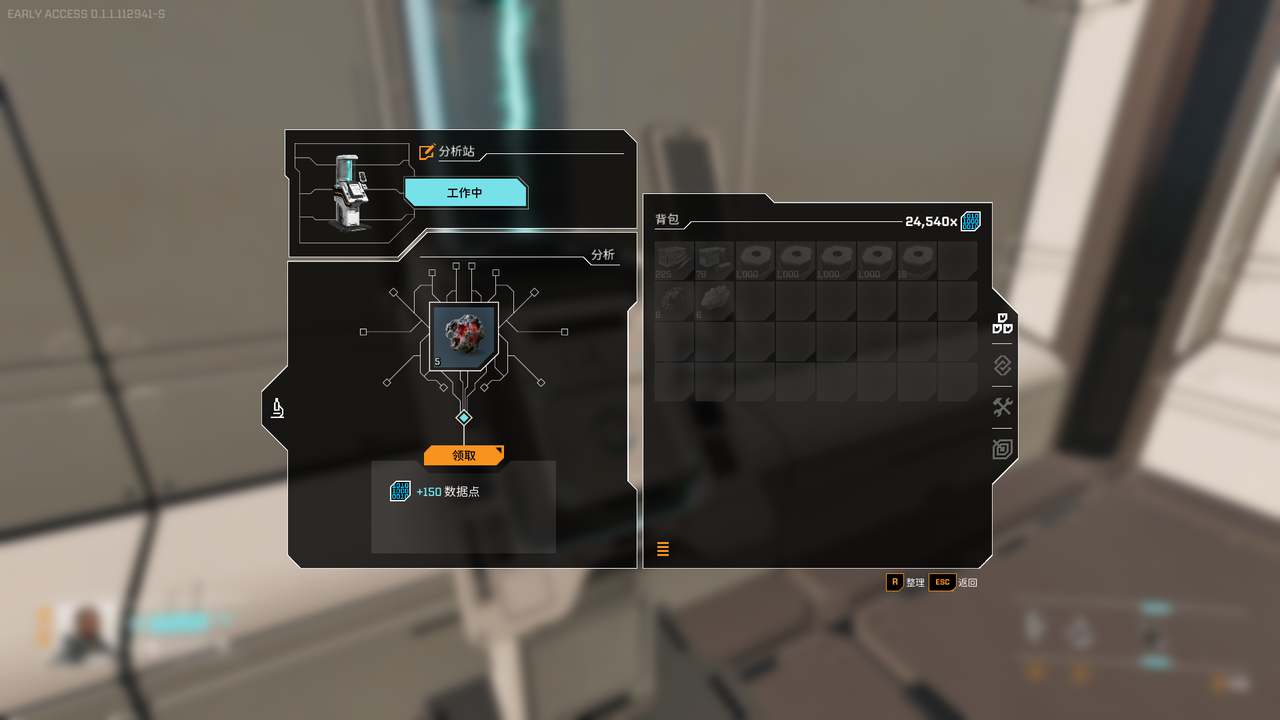Image resolution: width=1280 pixels, height=720 pixels.
Task: Pick the ring-shaped item stack of 16
Action: [917, 260]
